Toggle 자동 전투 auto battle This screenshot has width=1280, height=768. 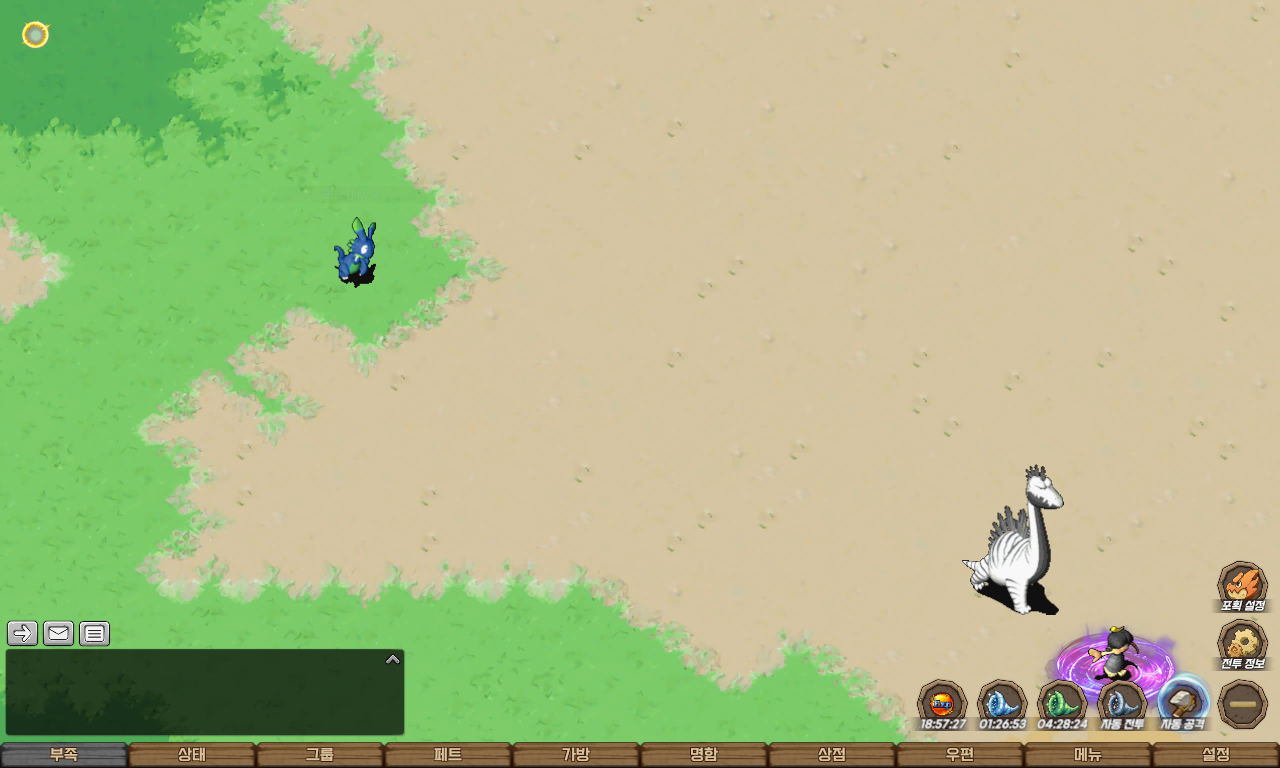[1122, 703]
